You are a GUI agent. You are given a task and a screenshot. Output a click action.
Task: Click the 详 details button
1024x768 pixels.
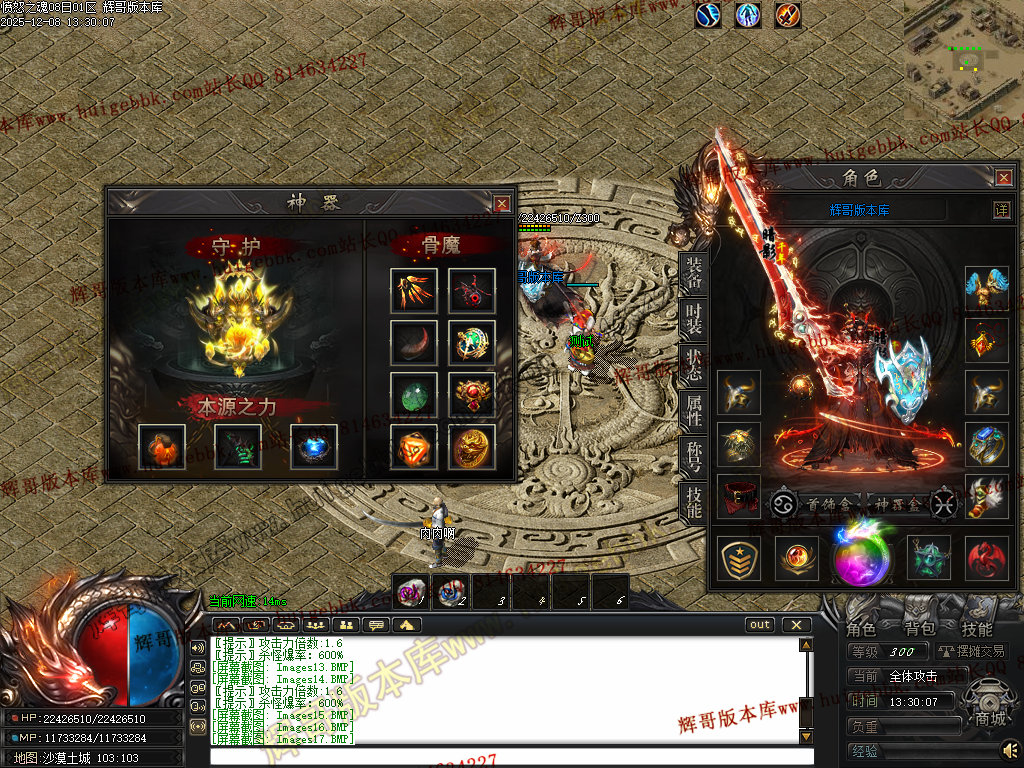[1001, 210]
